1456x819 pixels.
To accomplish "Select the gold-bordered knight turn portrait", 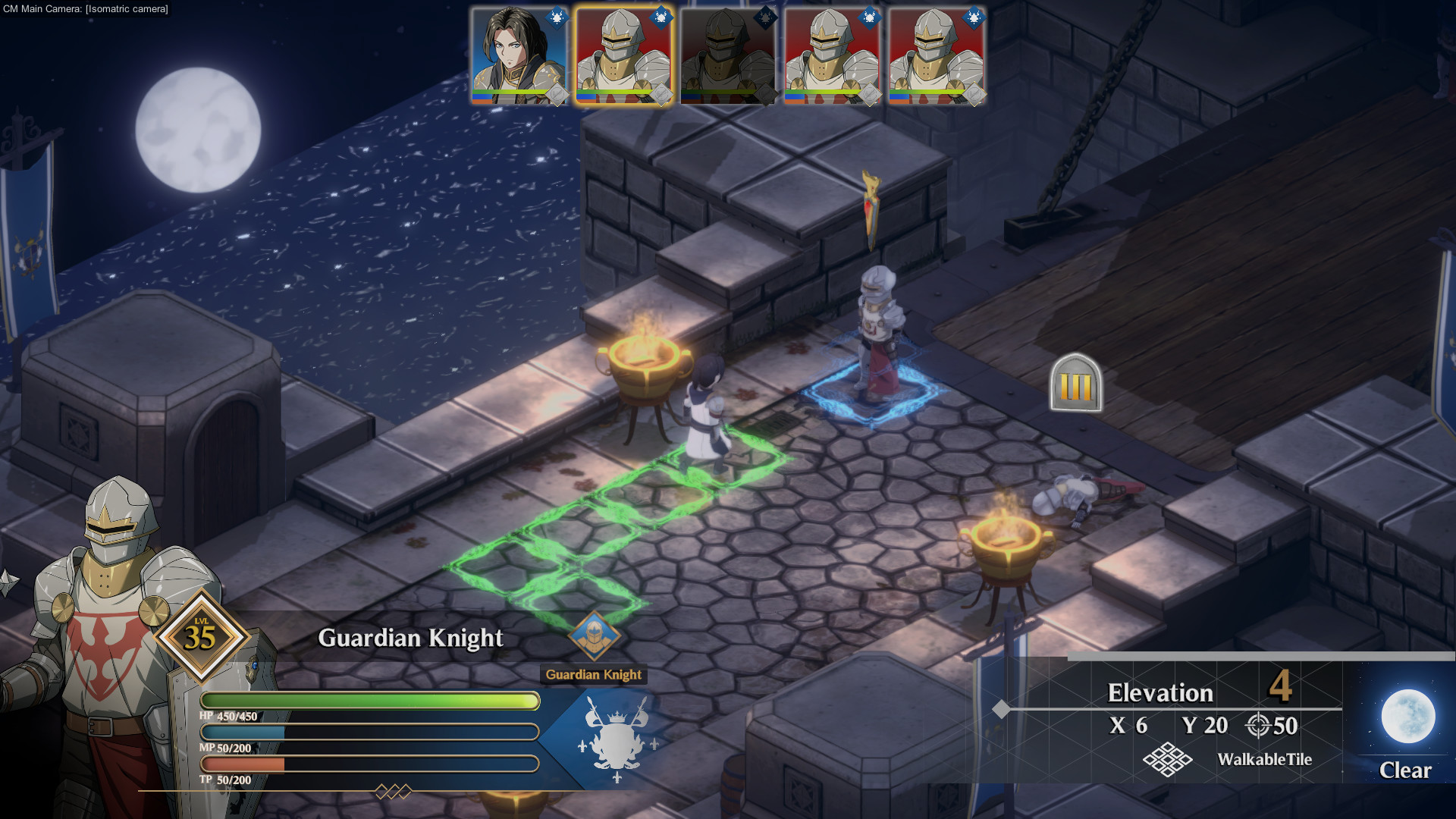I will 623,57.
